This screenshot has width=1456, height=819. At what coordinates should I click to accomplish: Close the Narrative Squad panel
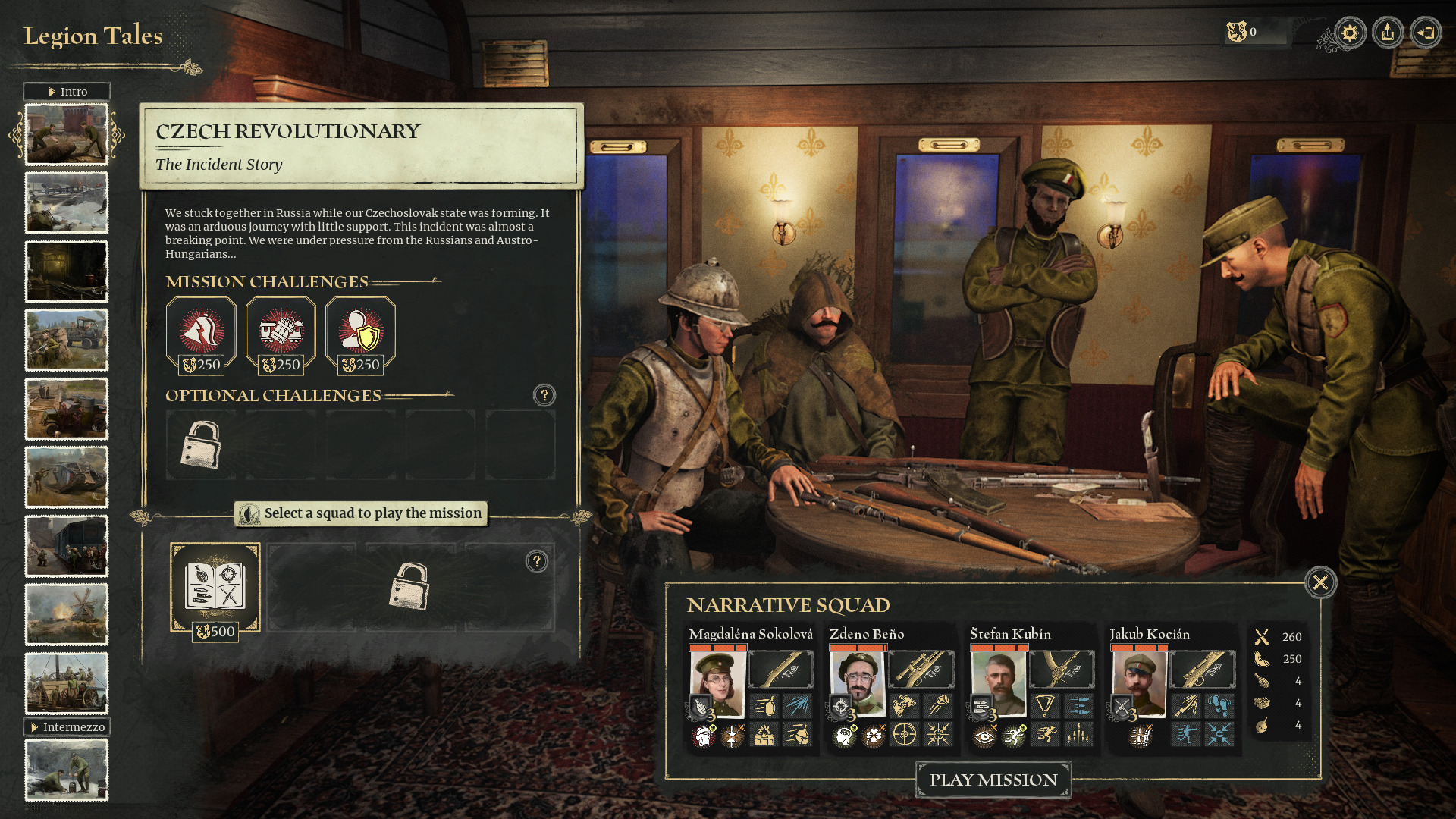(1320, 582)
